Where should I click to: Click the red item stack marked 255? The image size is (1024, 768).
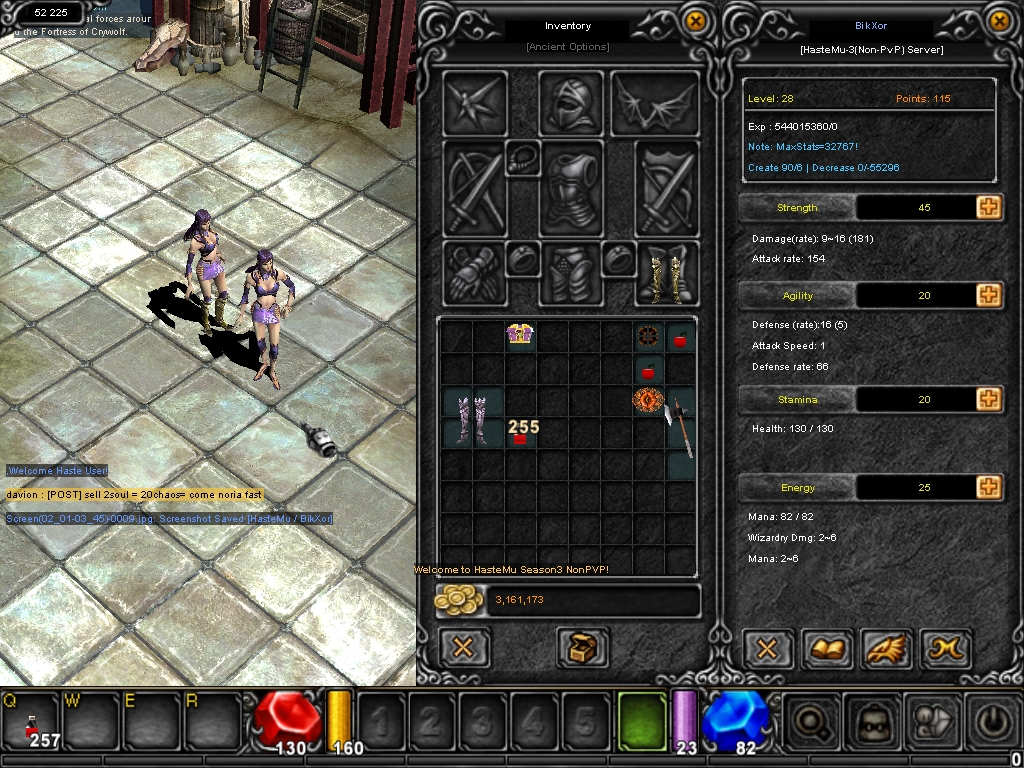pyautogui.click(x=519, y=436)
